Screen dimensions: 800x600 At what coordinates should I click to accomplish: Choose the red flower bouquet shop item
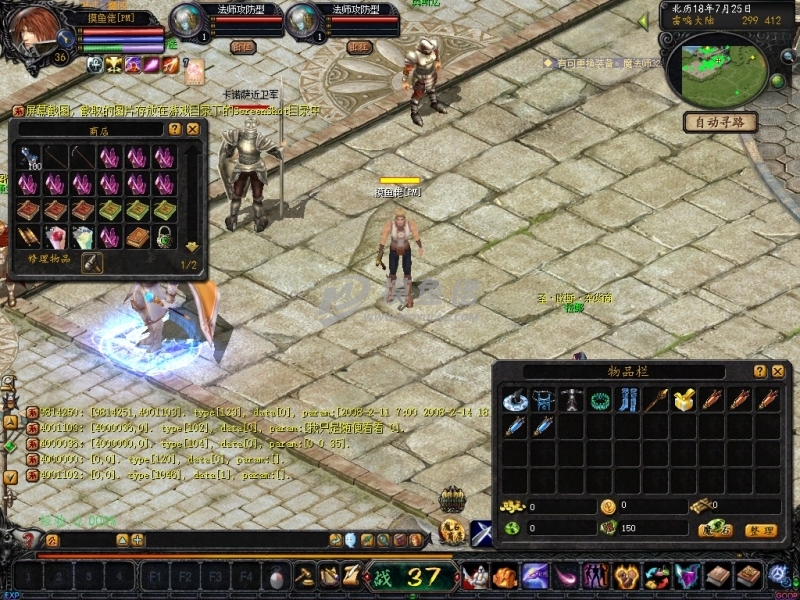(56, 237)
